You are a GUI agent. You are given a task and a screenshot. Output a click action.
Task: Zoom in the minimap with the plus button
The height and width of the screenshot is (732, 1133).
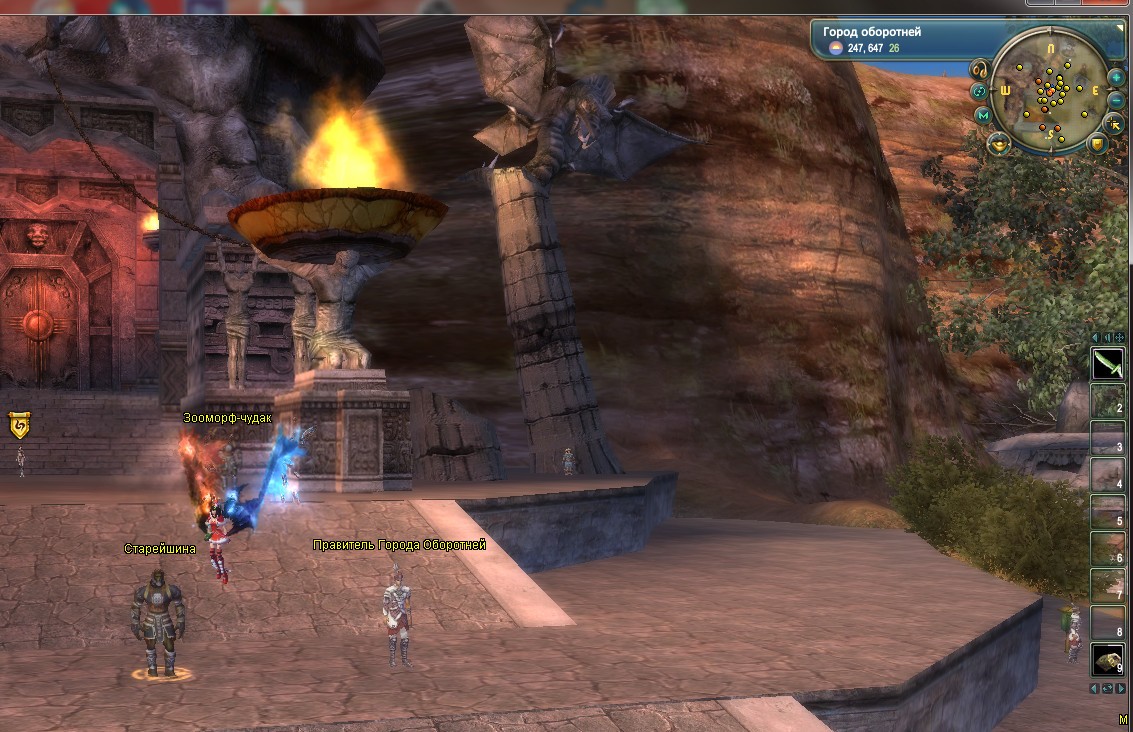1116,77
